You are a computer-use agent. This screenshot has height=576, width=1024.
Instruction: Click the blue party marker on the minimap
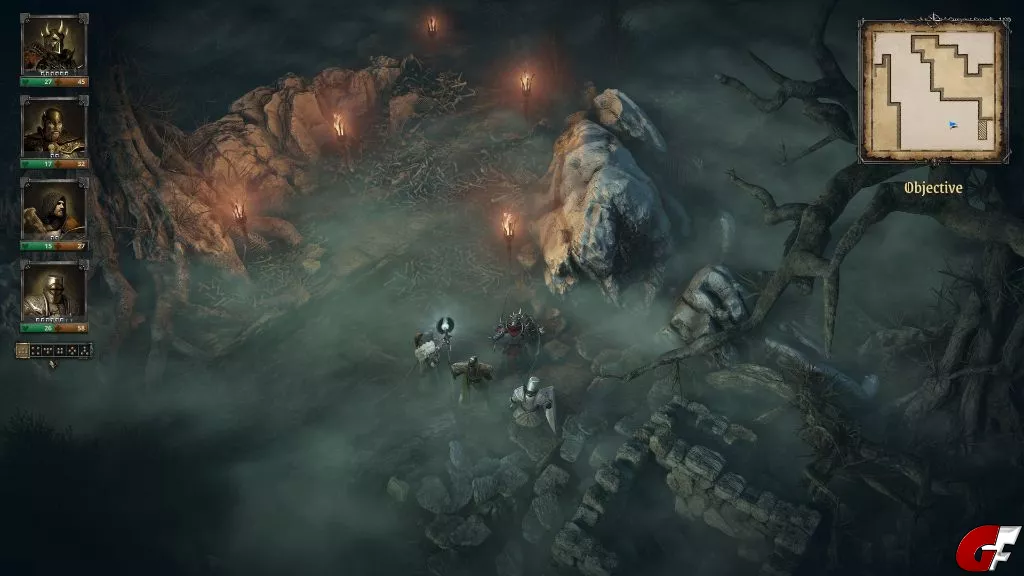(953, 125)
